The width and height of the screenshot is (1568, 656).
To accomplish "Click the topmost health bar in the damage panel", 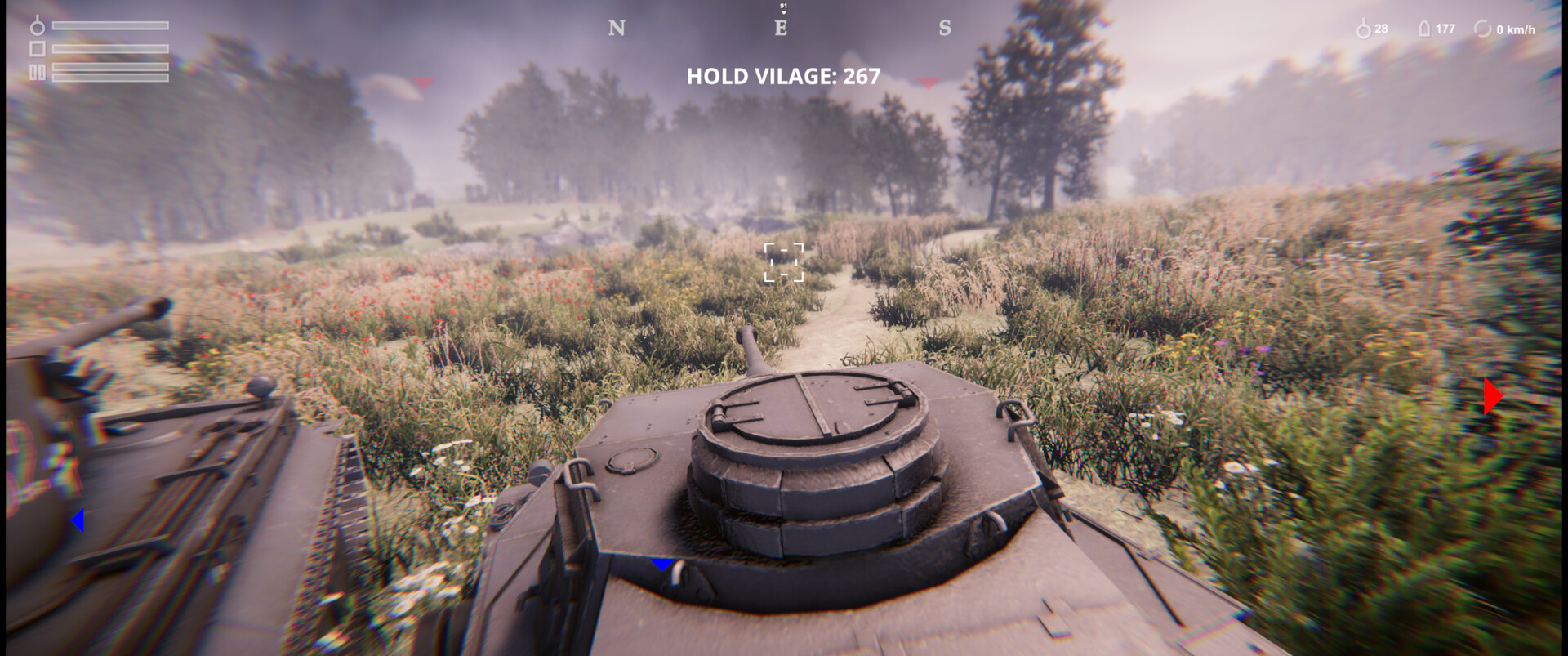I will [110, 25].
